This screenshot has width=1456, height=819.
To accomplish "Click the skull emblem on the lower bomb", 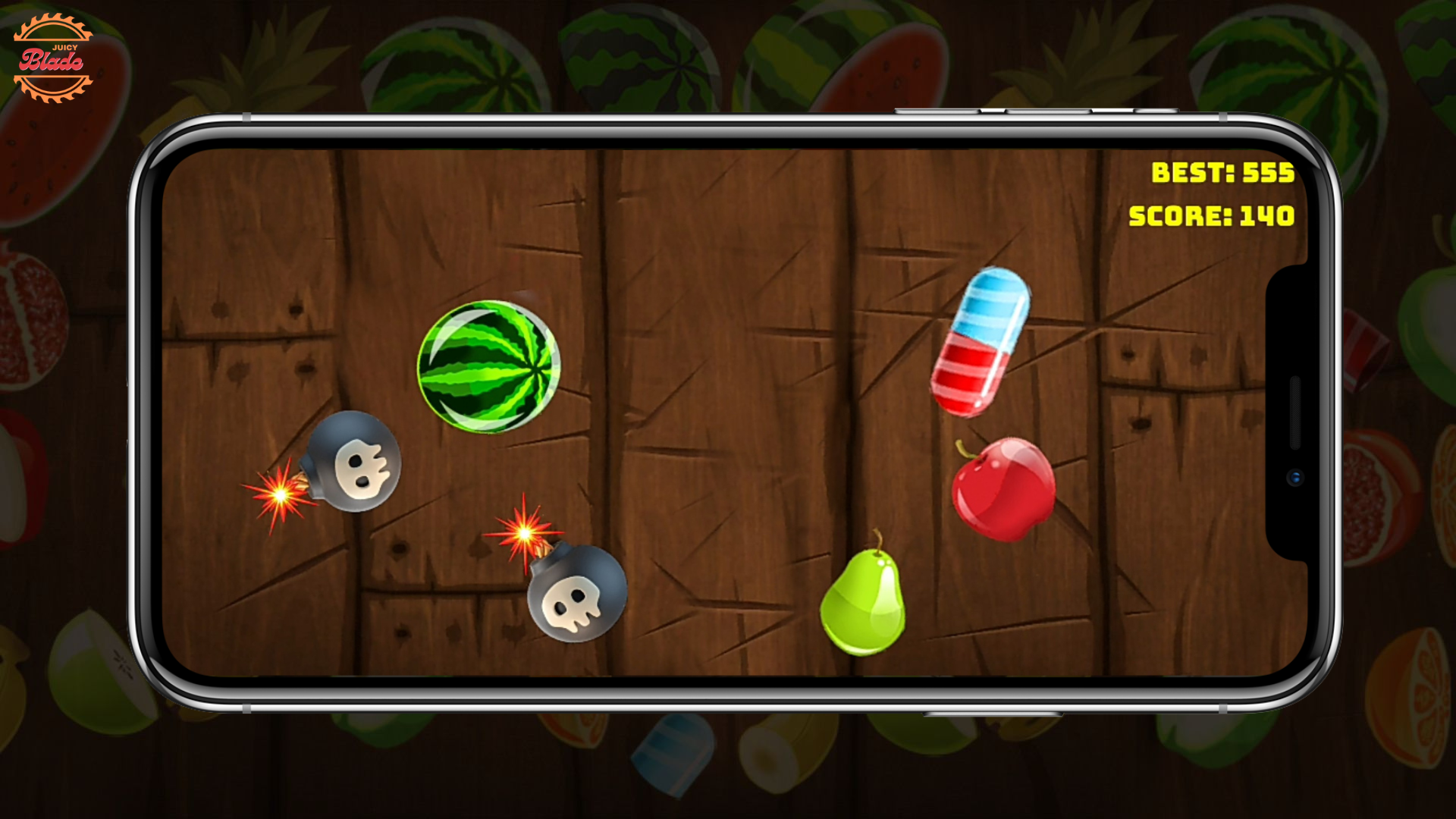I will (x=574, y=605).
